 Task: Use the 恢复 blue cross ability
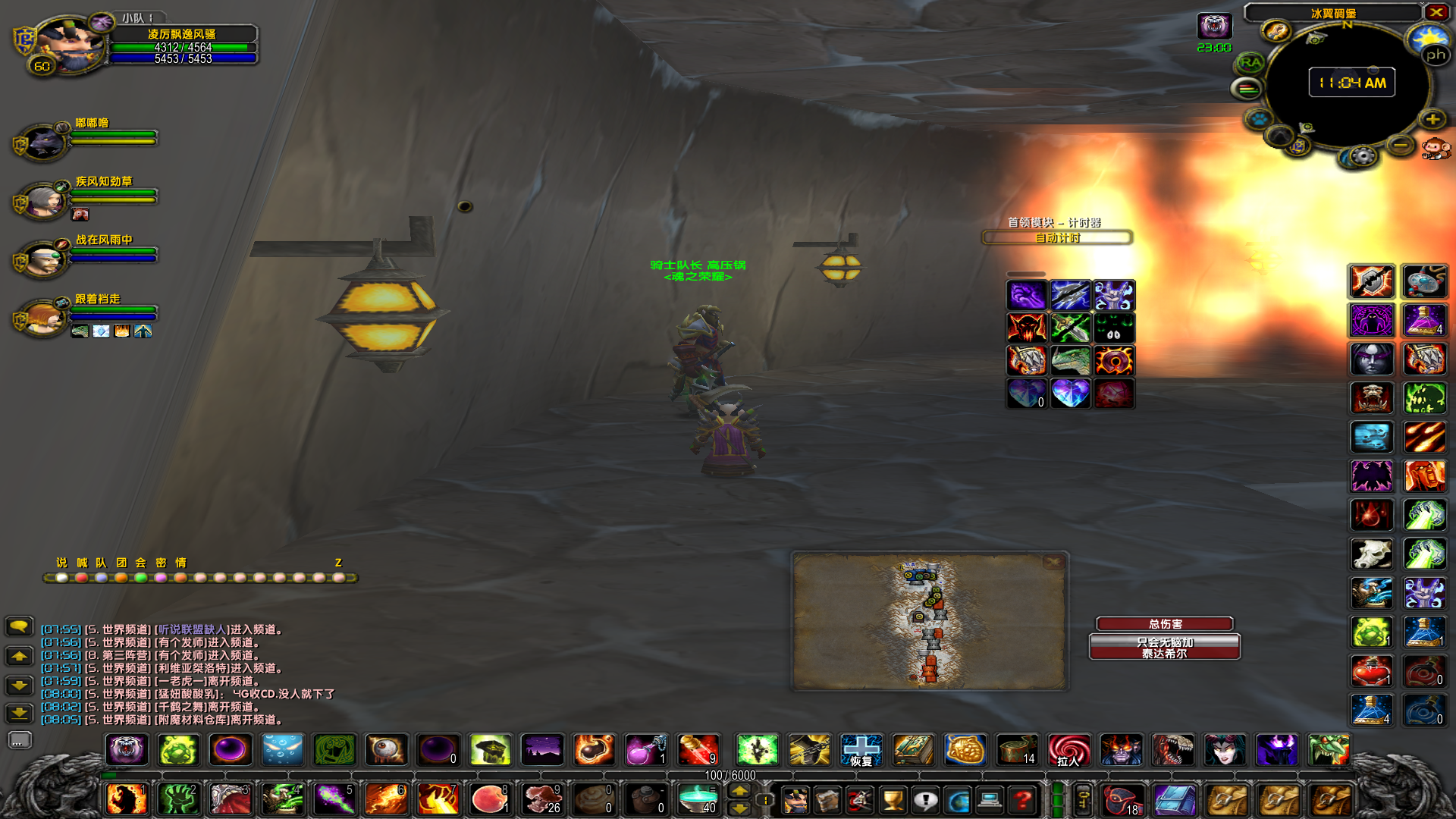[861, 750]
